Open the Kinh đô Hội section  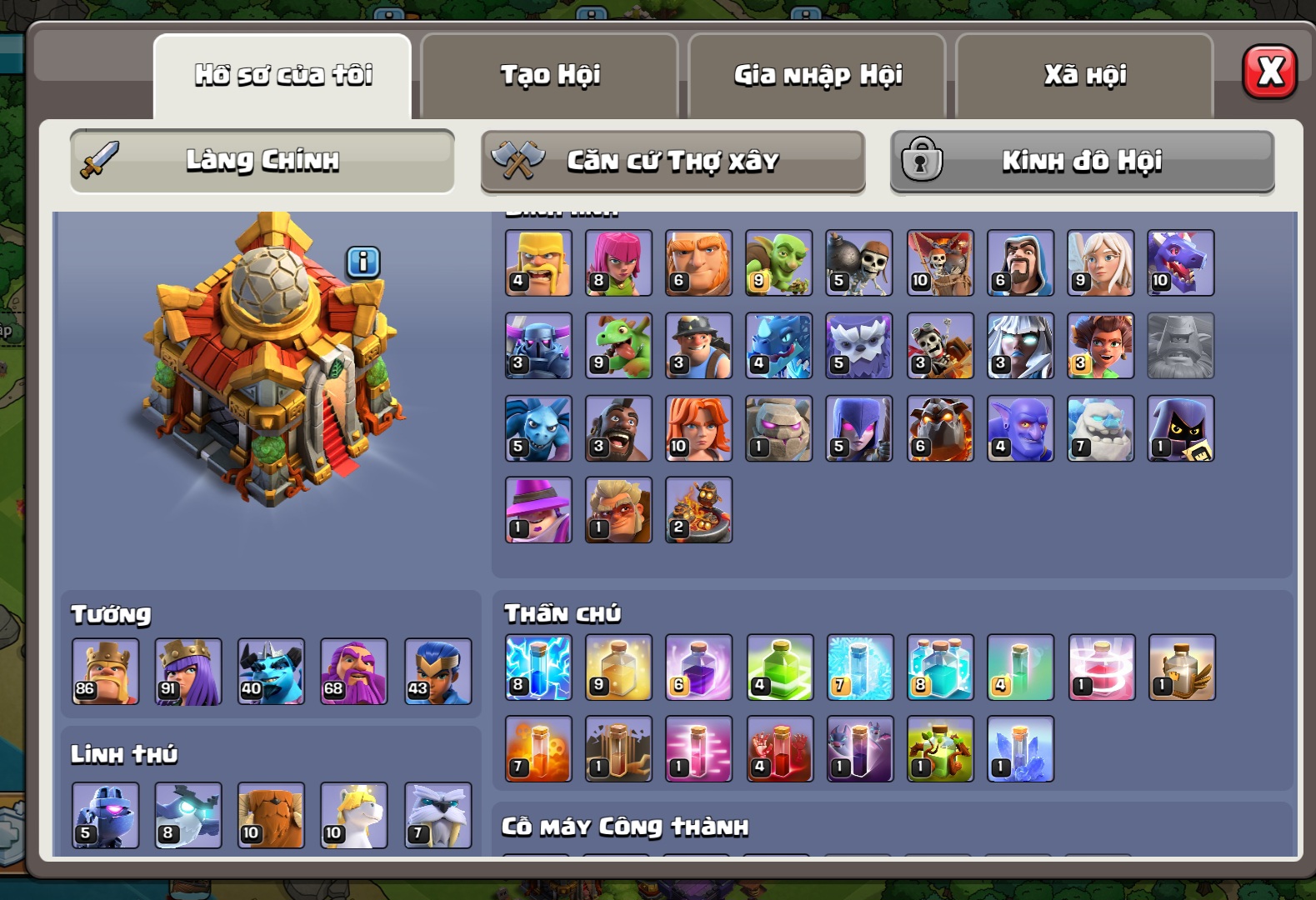tap(1082, 161)
